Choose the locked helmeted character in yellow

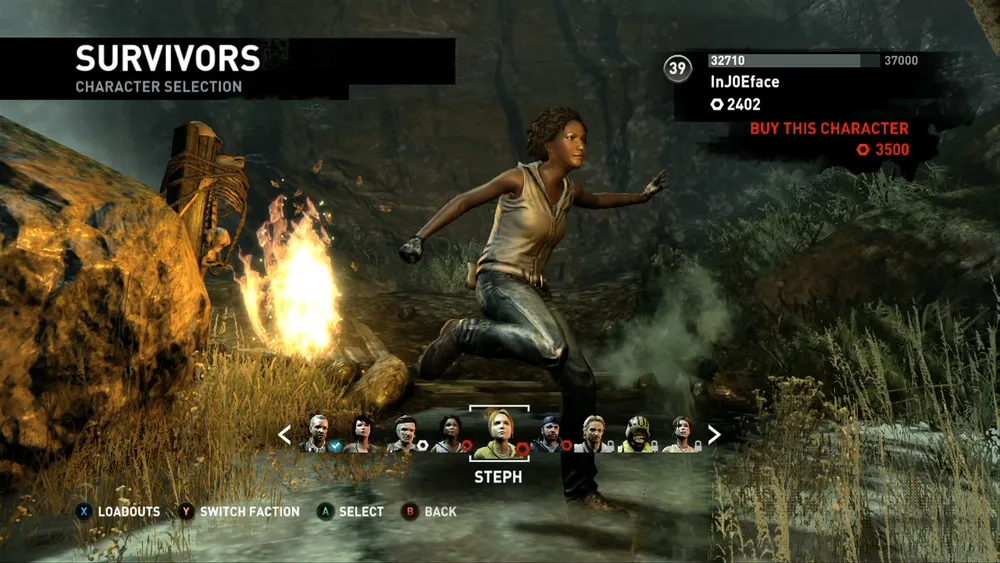pos(637,434)
